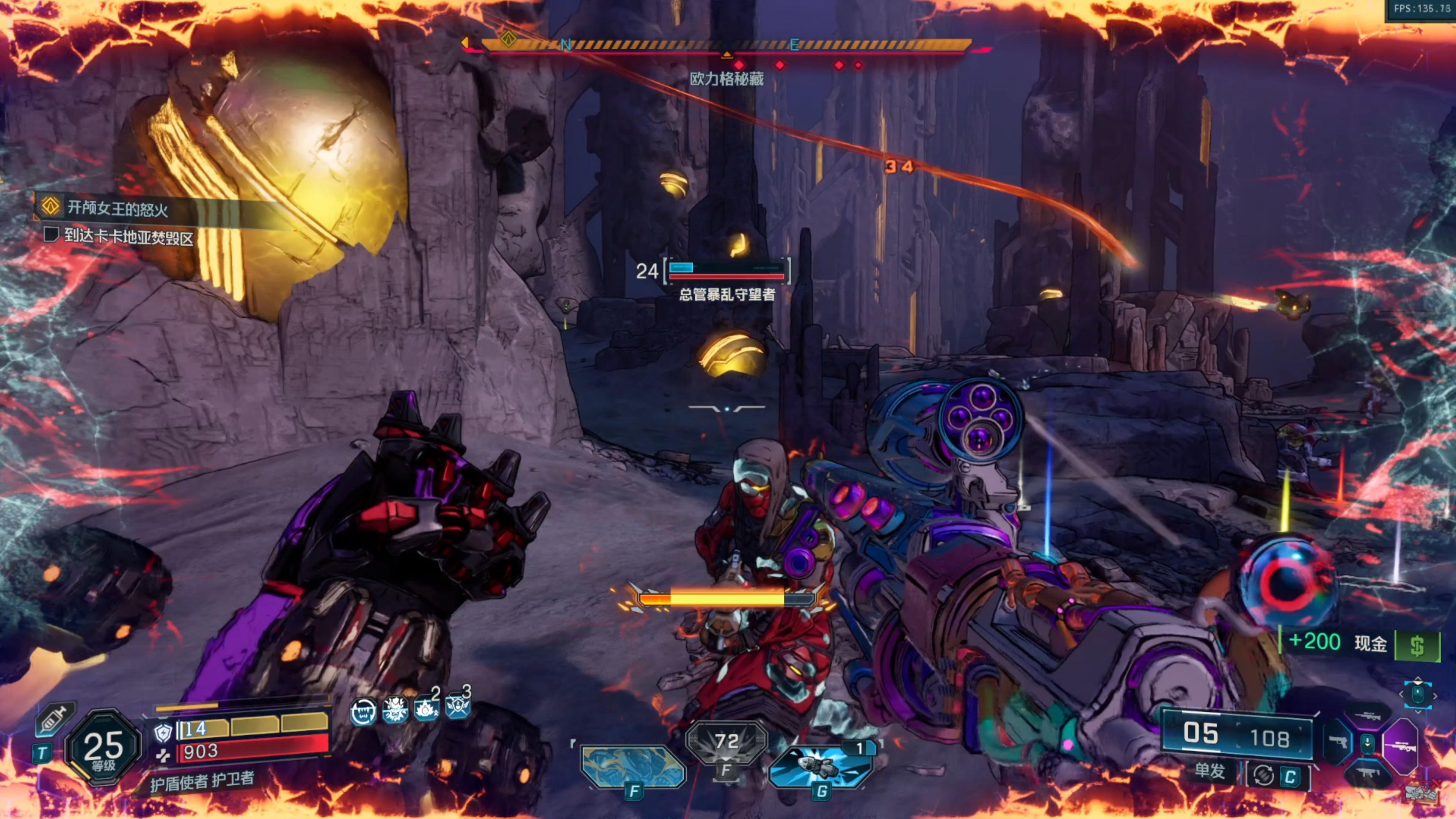Tick the 到达卡卡地亚焚毁区 objective checkbox
The image size is (1456, 819).
pos(52,234)
